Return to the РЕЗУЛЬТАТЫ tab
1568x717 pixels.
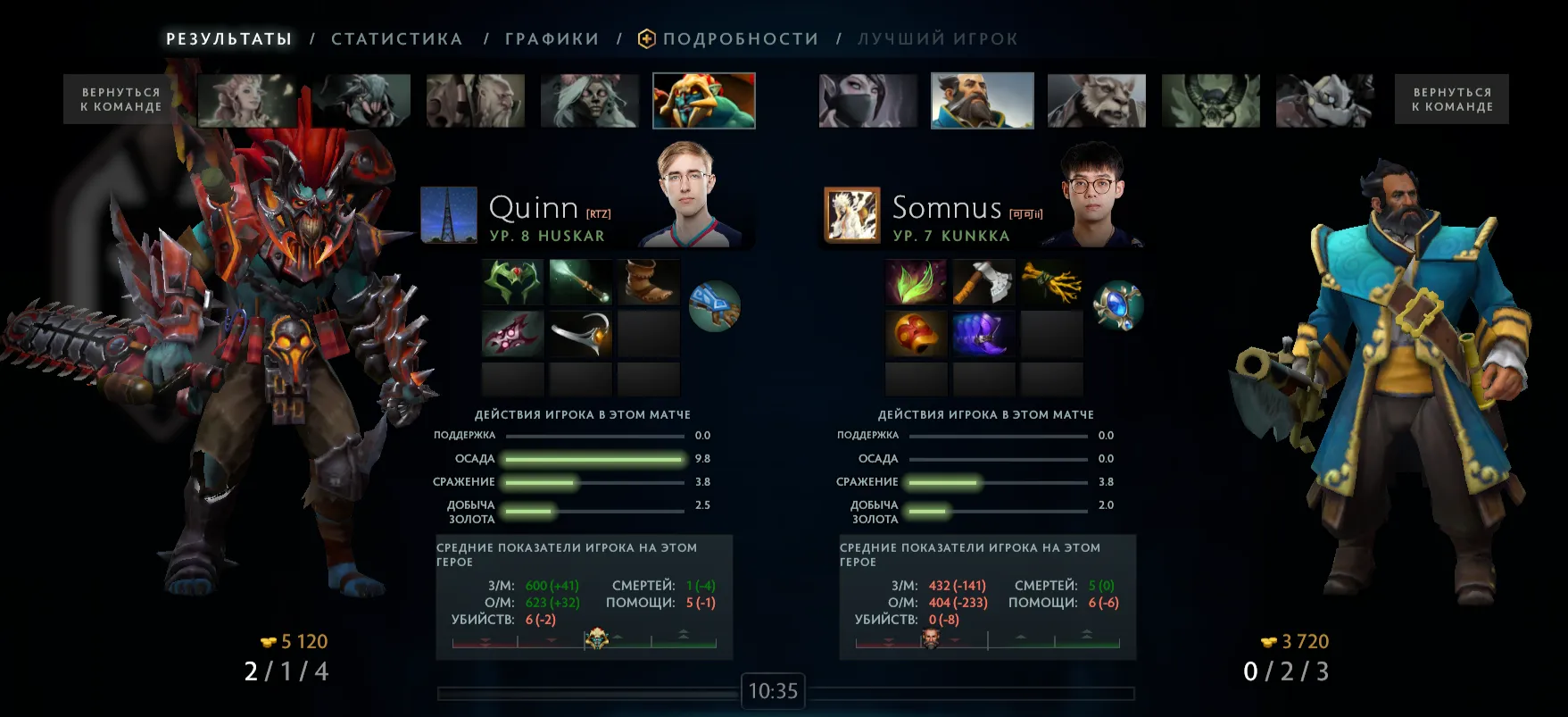pyautogui.click(x=228, y=38)
